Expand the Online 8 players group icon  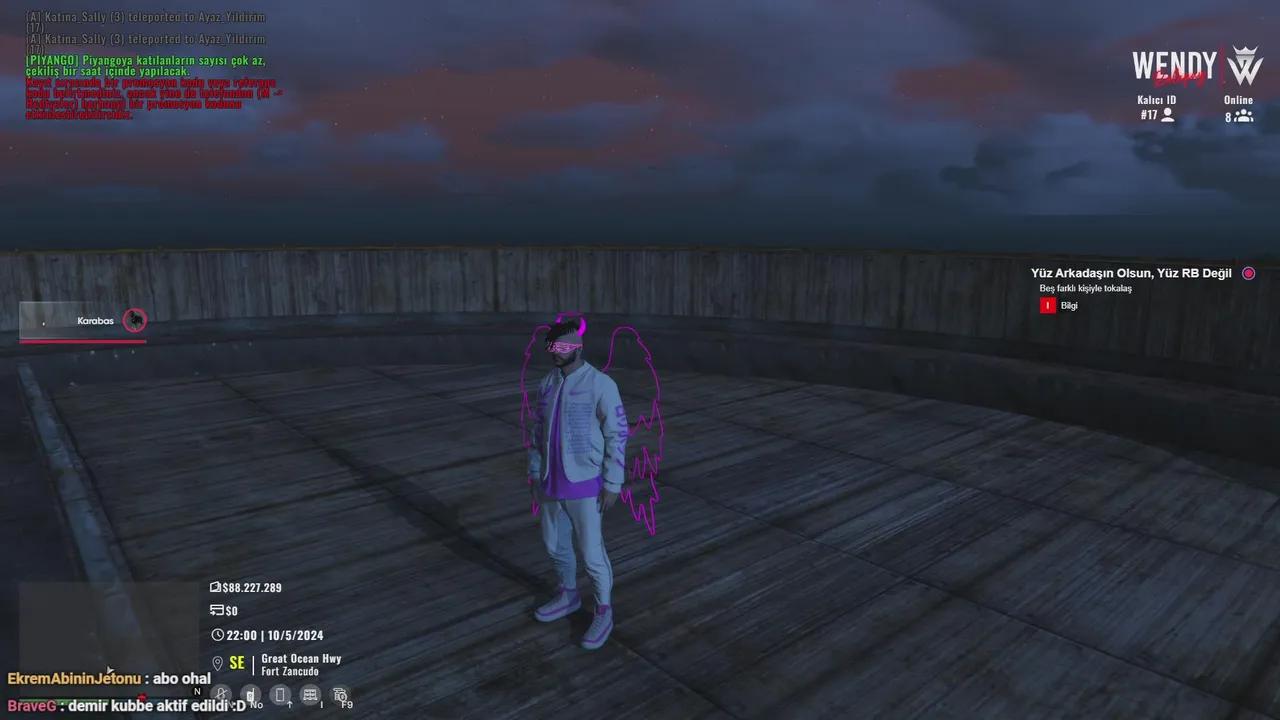(x=1243, y=116)
